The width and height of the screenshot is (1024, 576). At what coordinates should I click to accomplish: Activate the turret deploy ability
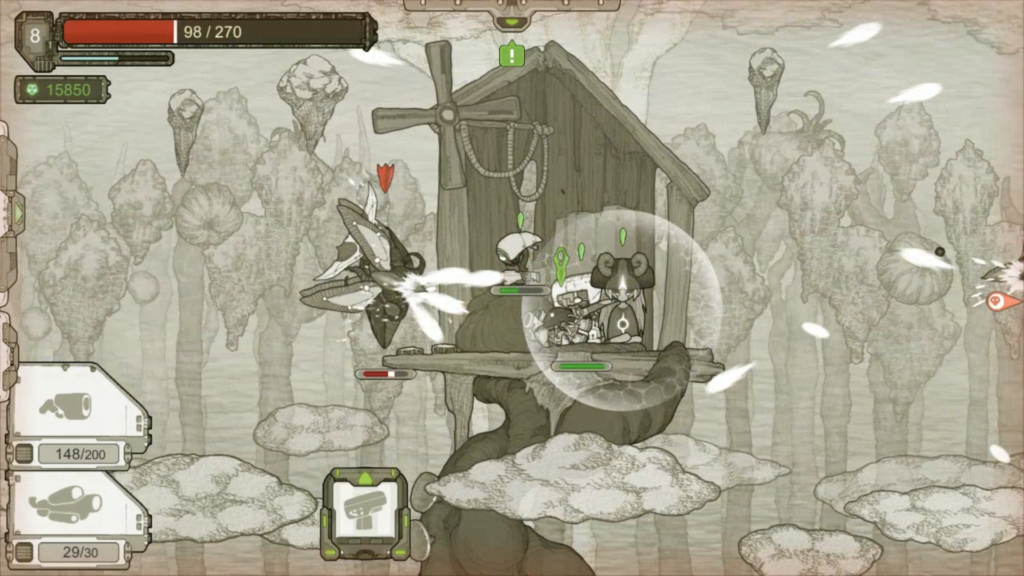tap(365, 513)
